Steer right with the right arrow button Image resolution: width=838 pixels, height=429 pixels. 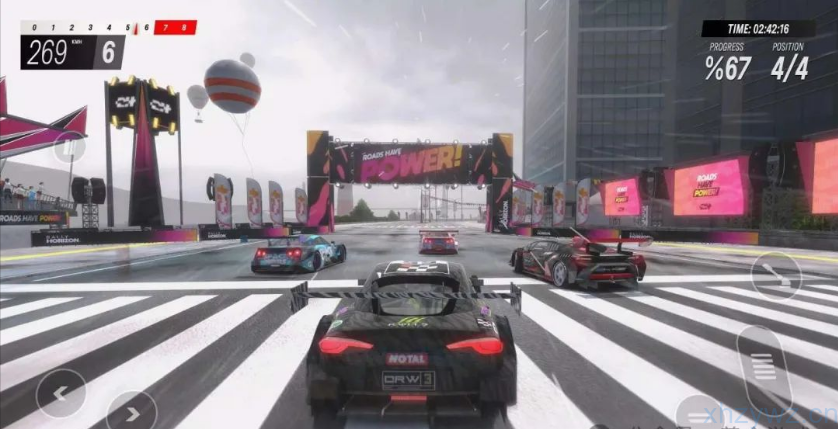click(x=131, y=411)
